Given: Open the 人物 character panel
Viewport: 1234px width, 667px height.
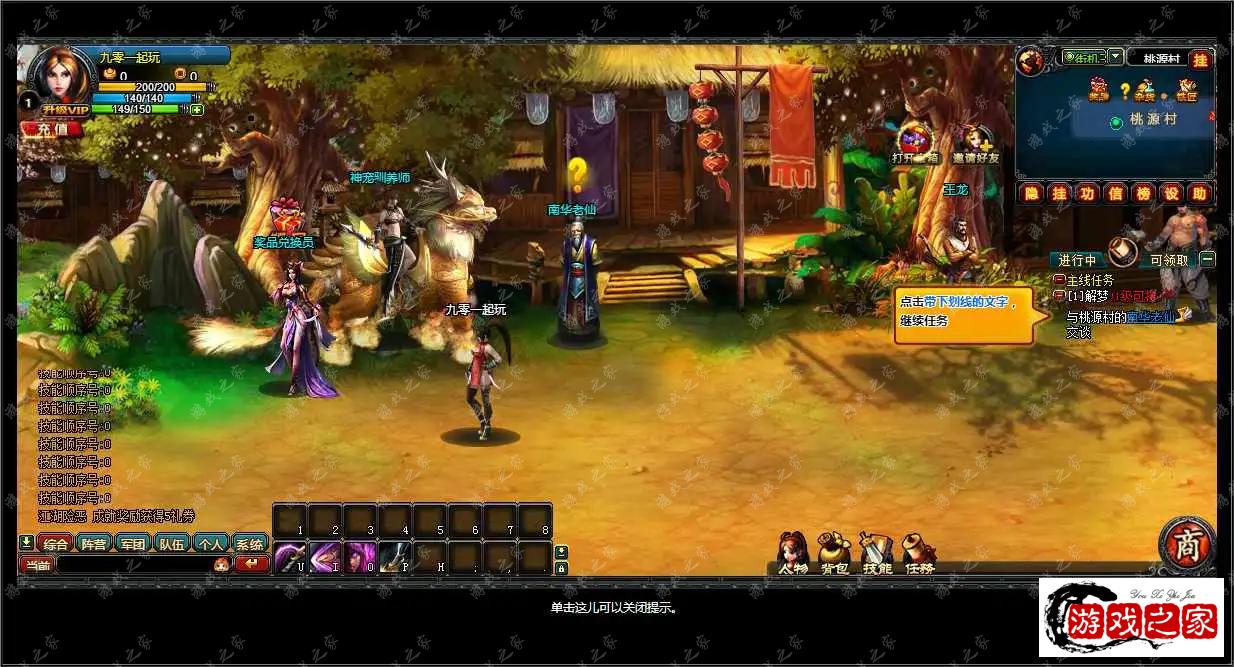Looking at the screenshot, I should pyautogui.click(x=793, y=554).
